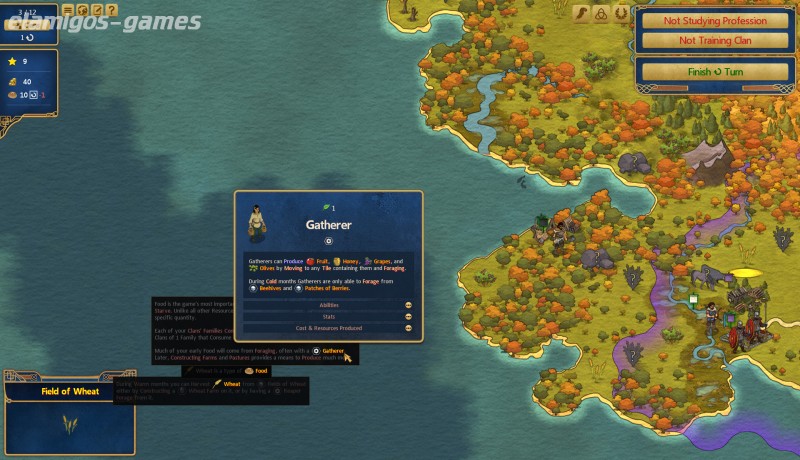Screen dimensions: 800x460
Task: Open the globe world map icon
Action: 82,9
